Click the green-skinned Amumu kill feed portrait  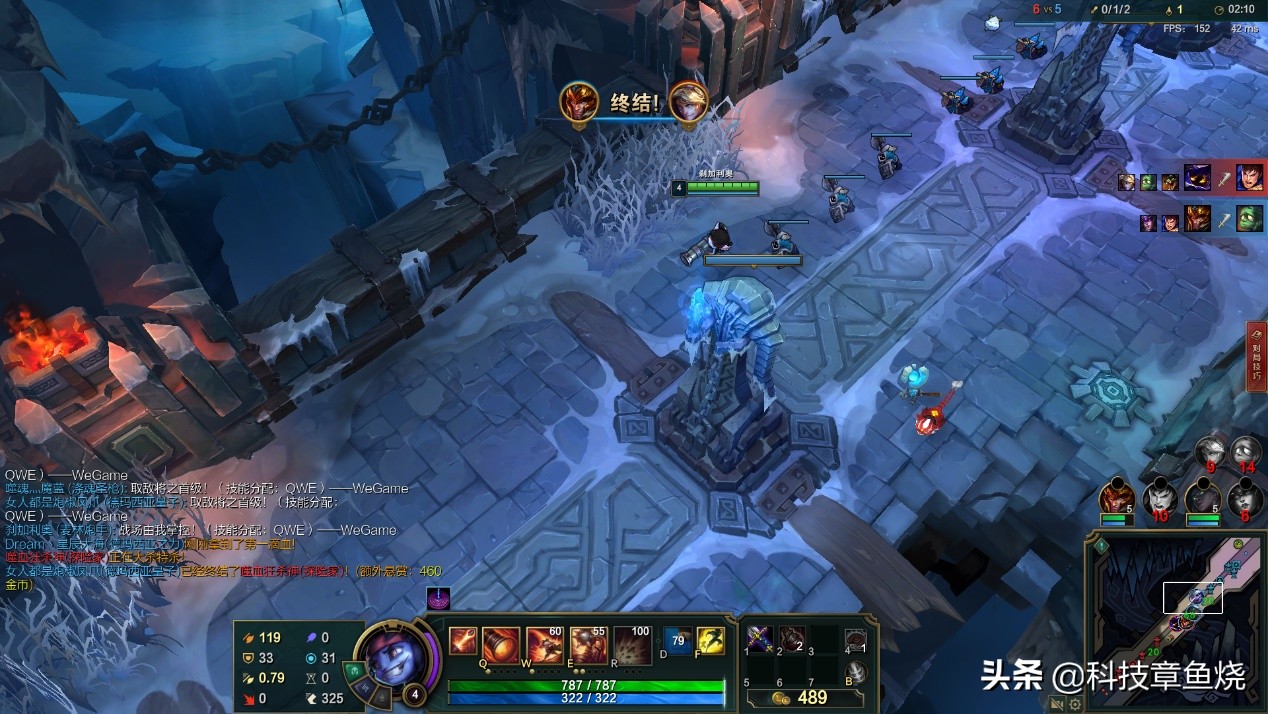point(1249,218)
